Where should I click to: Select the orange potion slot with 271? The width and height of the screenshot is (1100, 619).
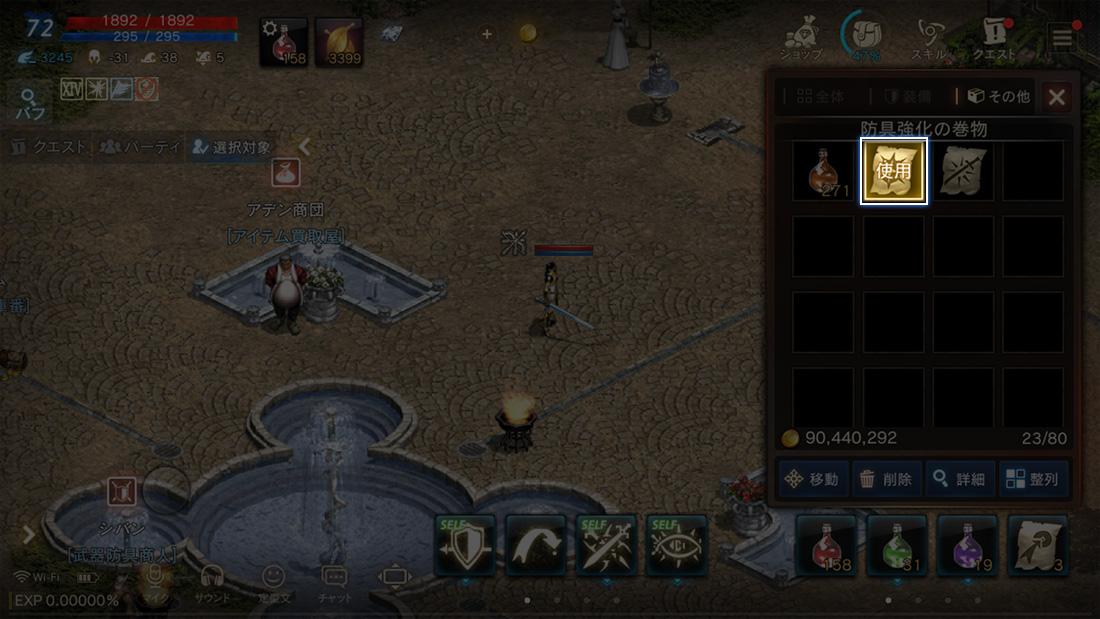pos(824,171)
